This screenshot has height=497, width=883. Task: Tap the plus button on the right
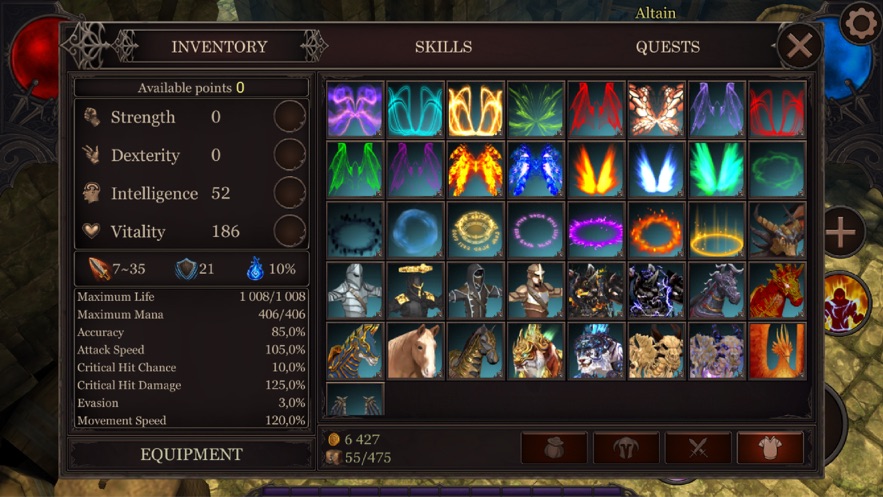841,232
